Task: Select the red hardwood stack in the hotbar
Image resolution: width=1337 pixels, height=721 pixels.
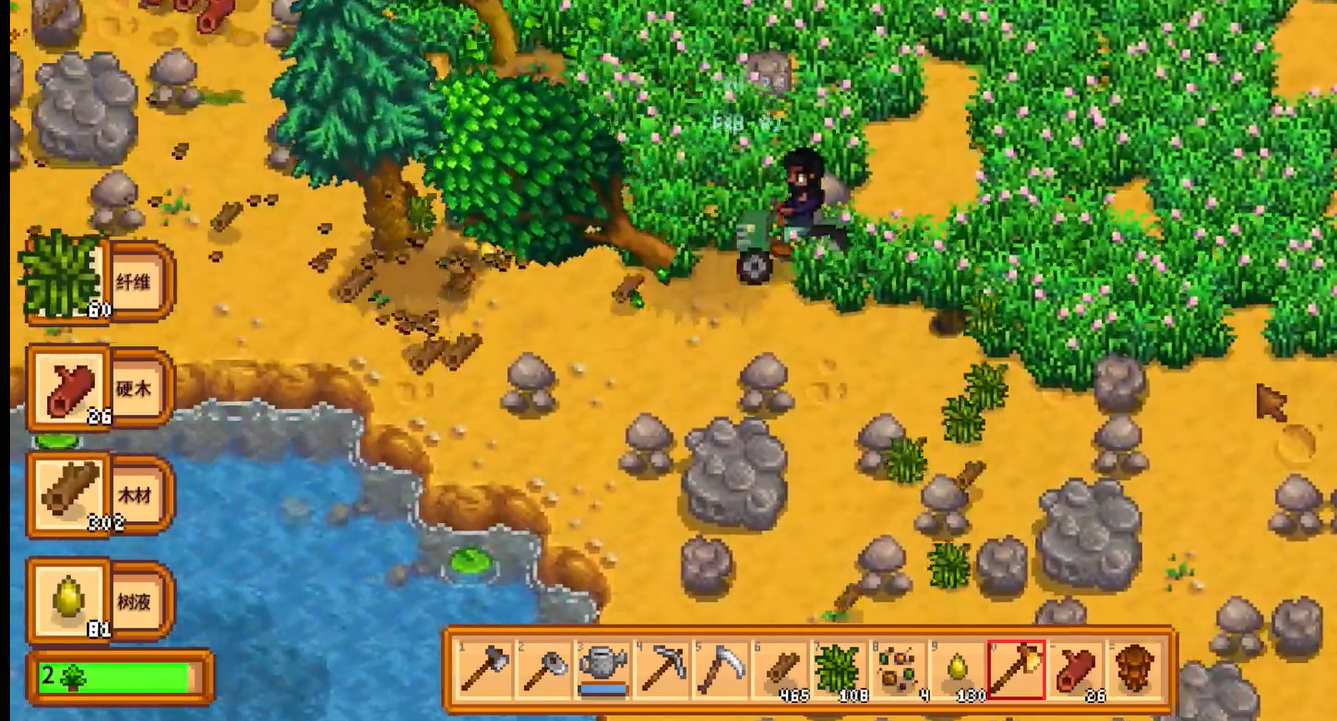Action: click(1075, 668)
